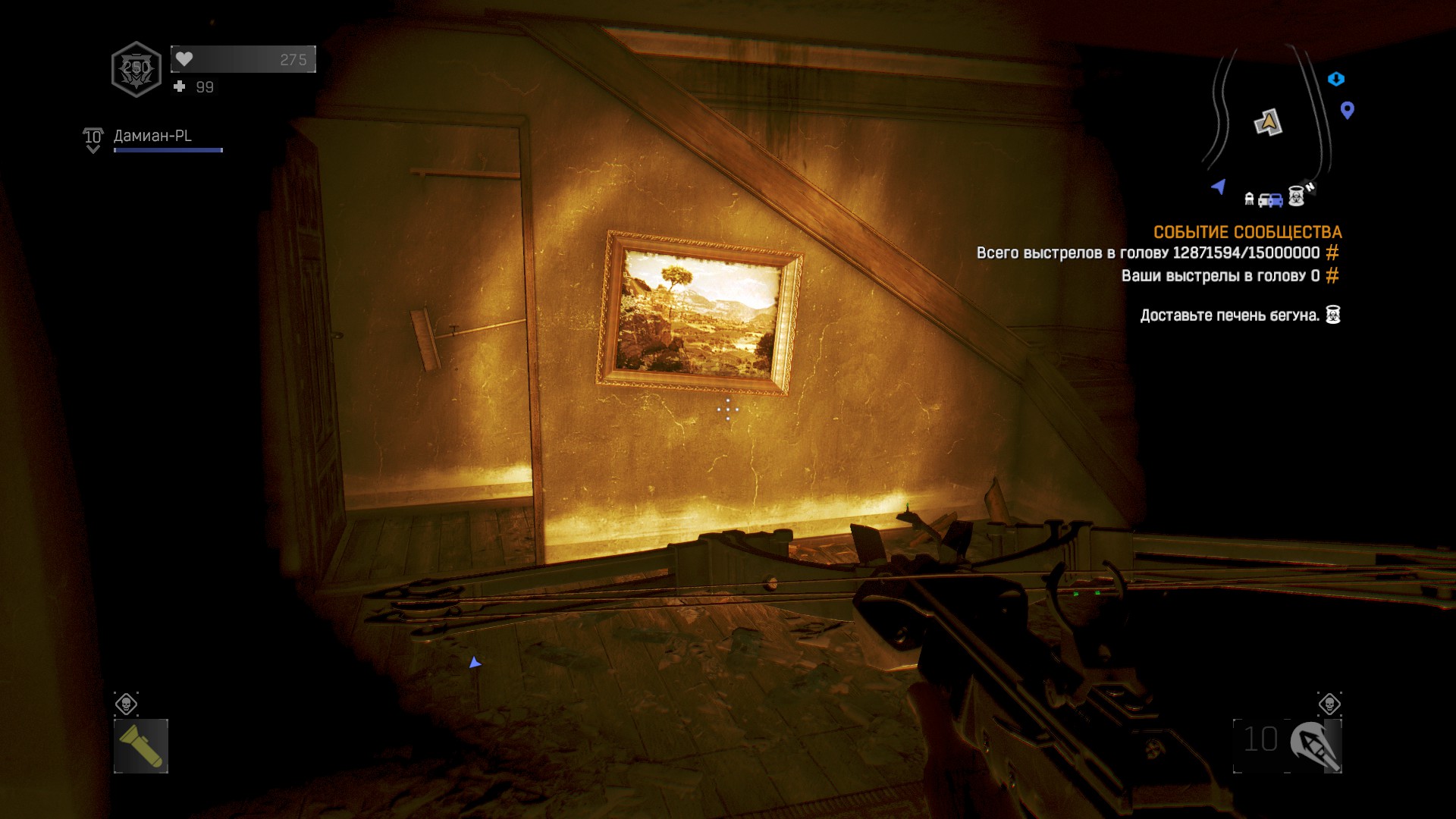The height and width of the screenshot is (819, 1456).
Task: Open the СОБЫТИЕ СООБЩЕСТВА community event tracker
Action: tap(1247, 232)
